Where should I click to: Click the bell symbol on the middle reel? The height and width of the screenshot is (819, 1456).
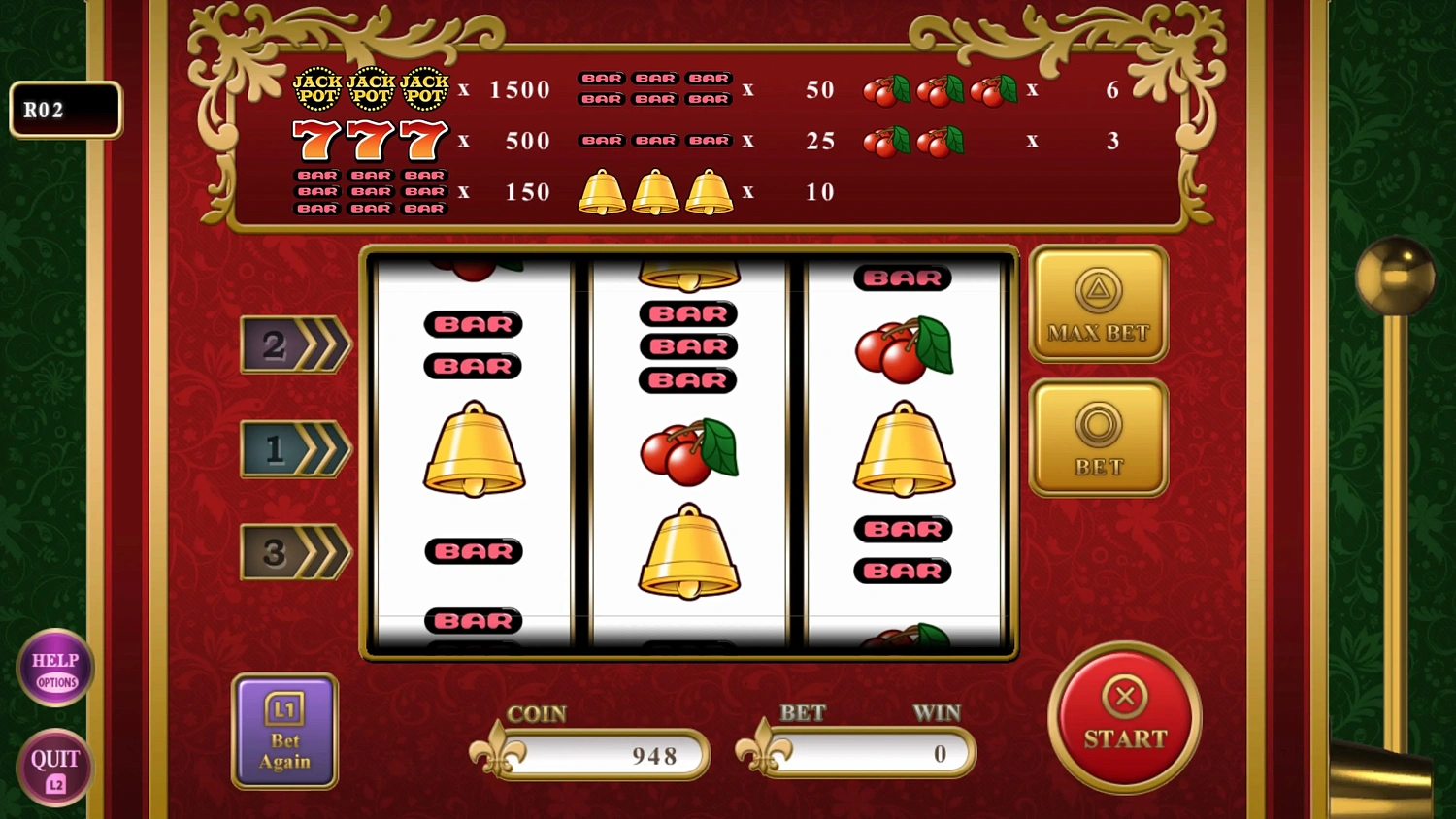[689, 553]
